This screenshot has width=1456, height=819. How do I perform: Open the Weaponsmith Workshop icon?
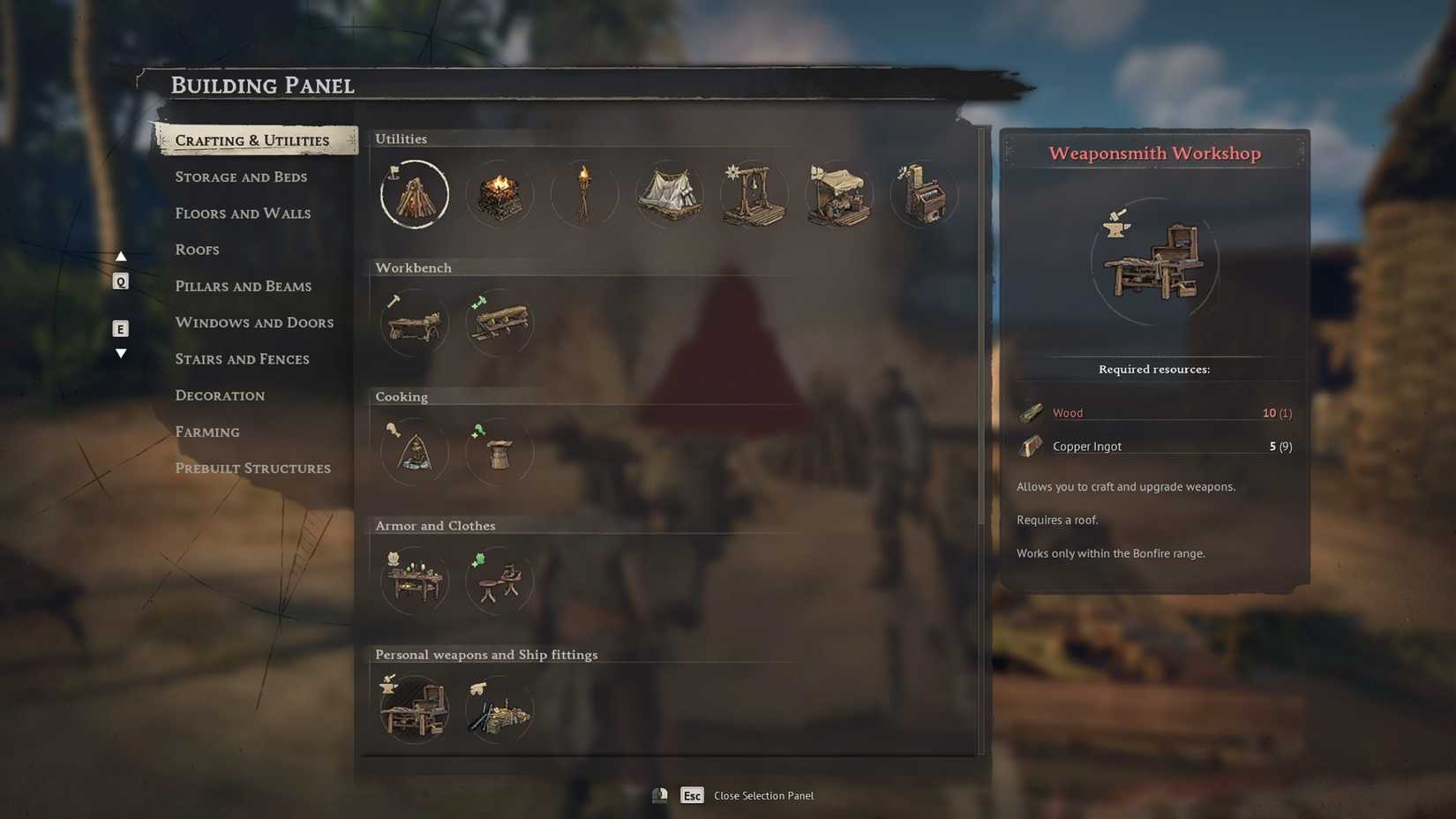[414, 709]
